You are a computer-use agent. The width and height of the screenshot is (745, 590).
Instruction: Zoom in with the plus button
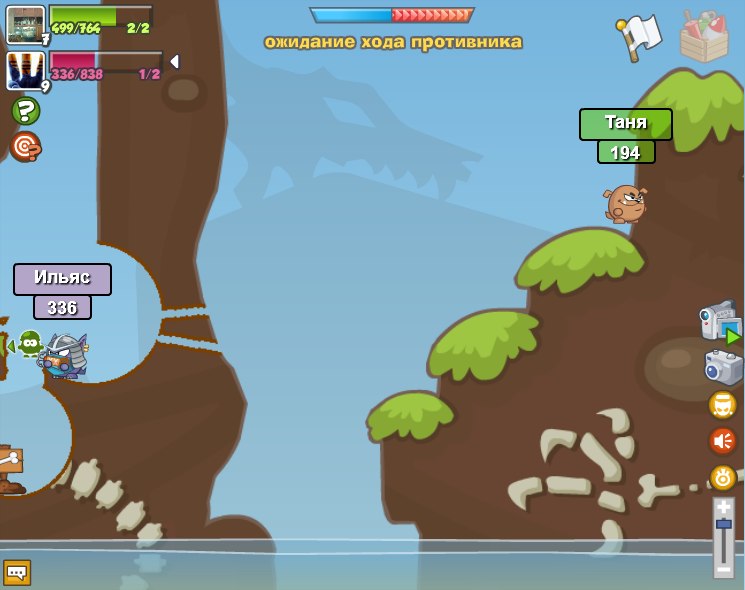[724, 507]
